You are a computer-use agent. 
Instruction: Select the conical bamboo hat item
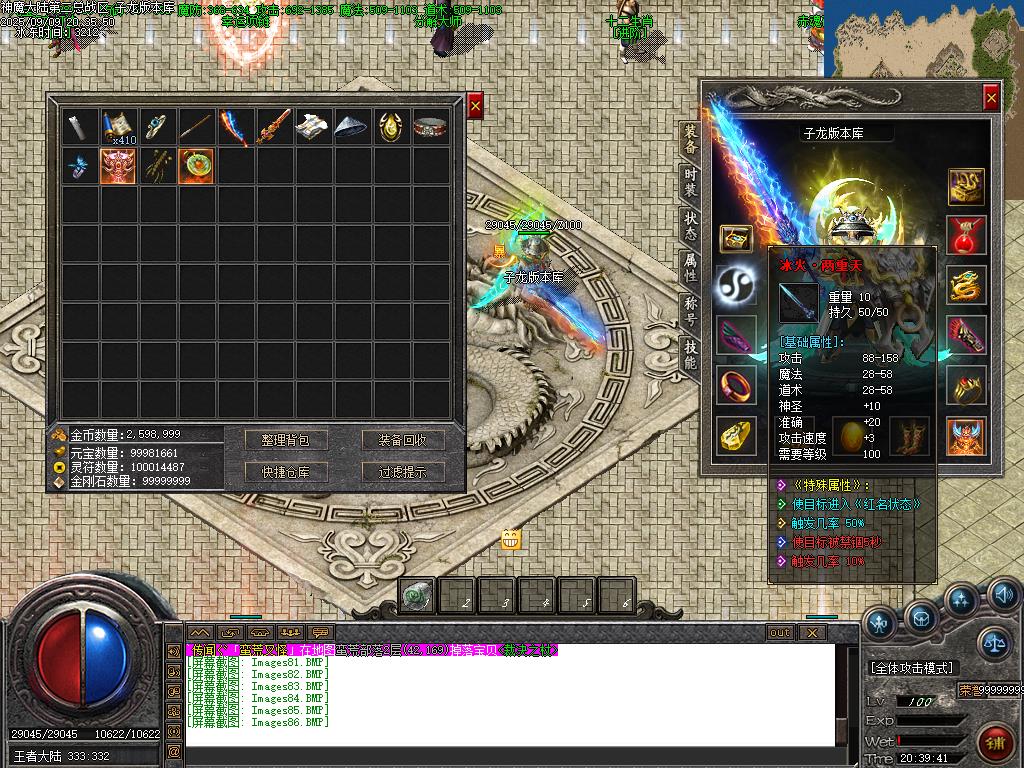pos(352,126)
